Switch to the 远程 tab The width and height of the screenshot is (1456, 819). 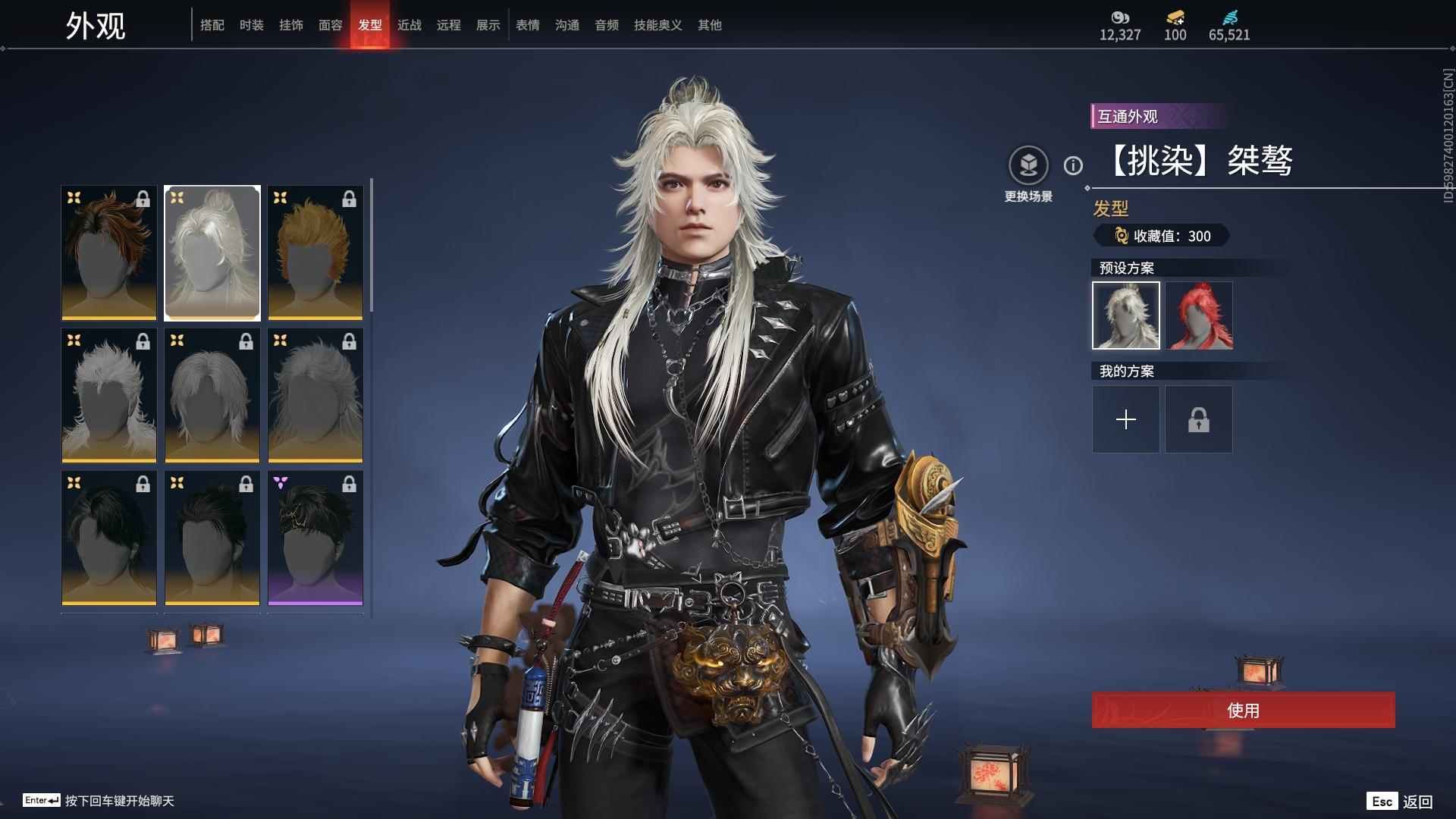(449, 25)
